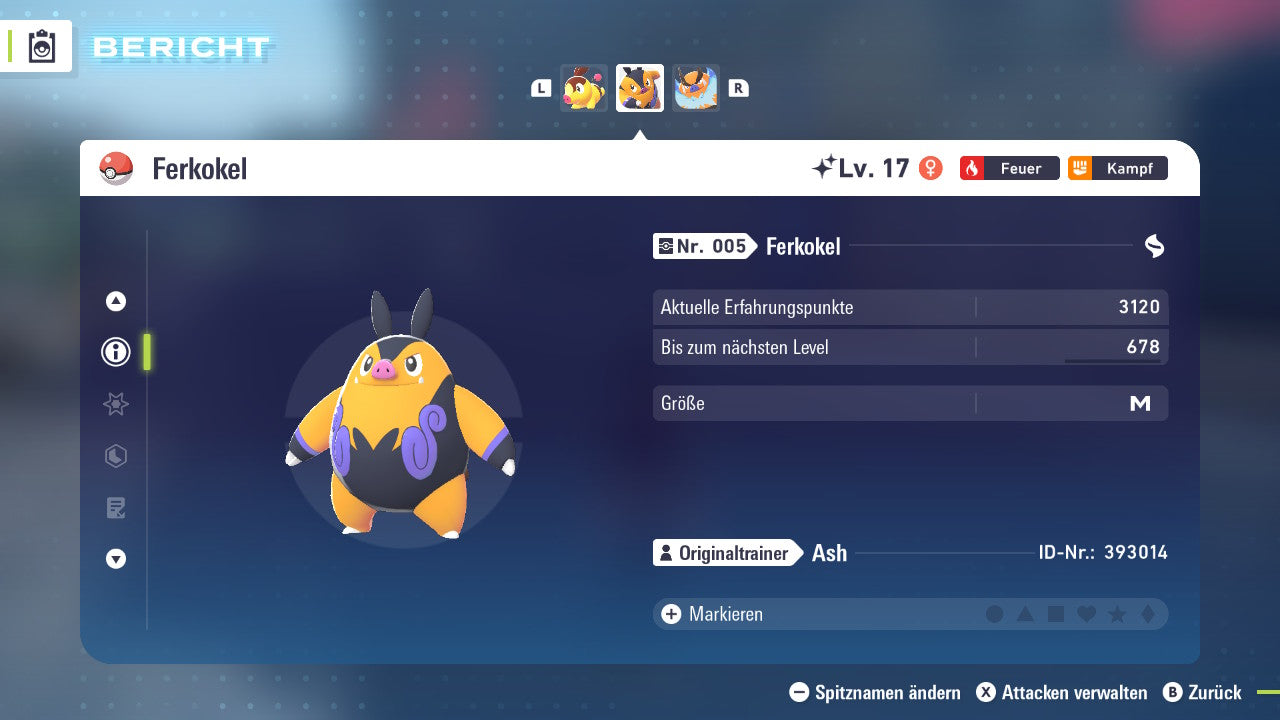This screenshot has width=1280, height=720.
Task: Switch to the swirl Pokémon thumbnail on the right
Action: 696,88
